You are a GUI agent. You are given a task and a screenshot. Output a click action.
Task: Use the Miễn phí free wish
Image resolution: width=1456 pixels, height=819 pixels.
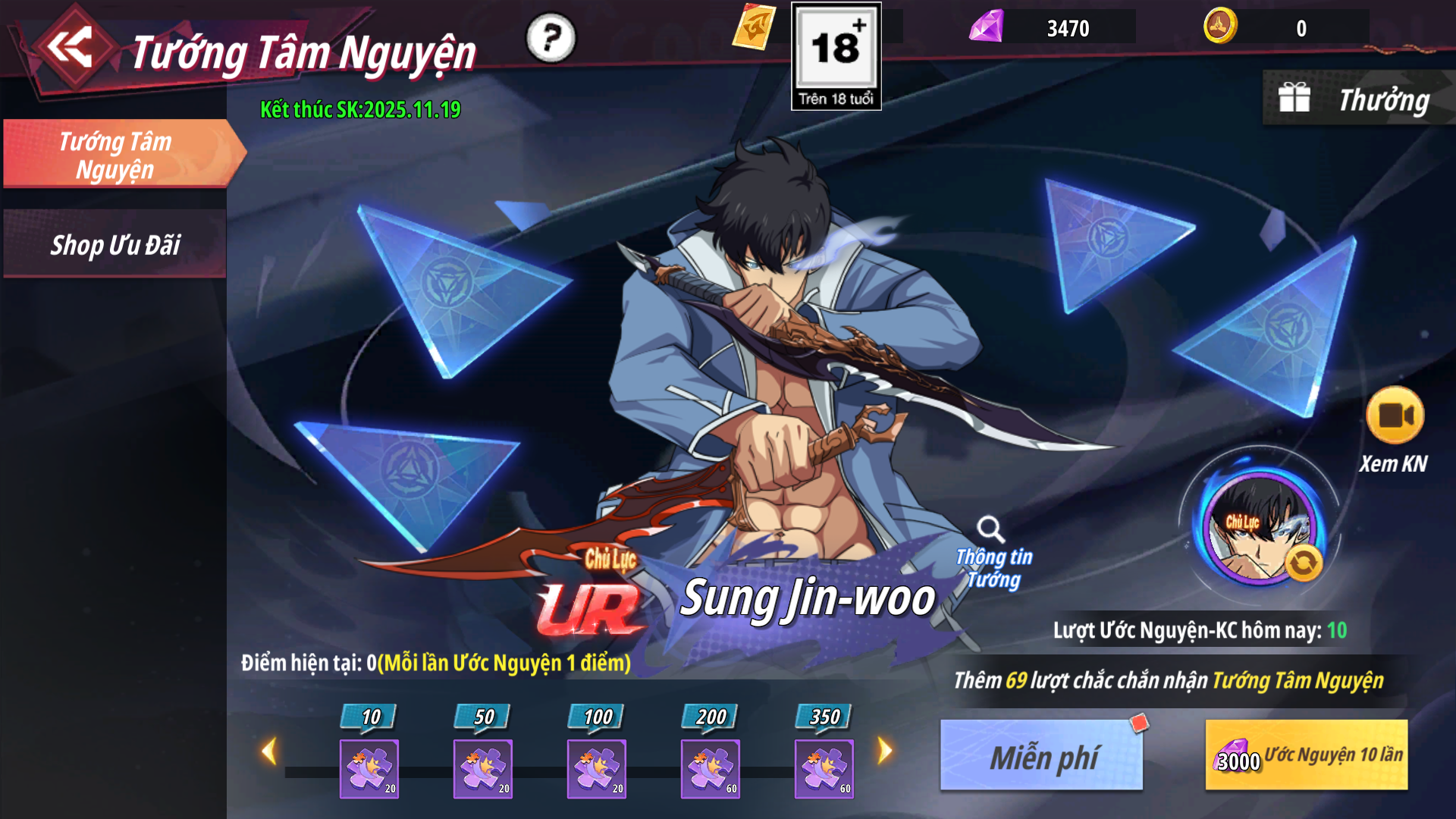[1042, 756]
